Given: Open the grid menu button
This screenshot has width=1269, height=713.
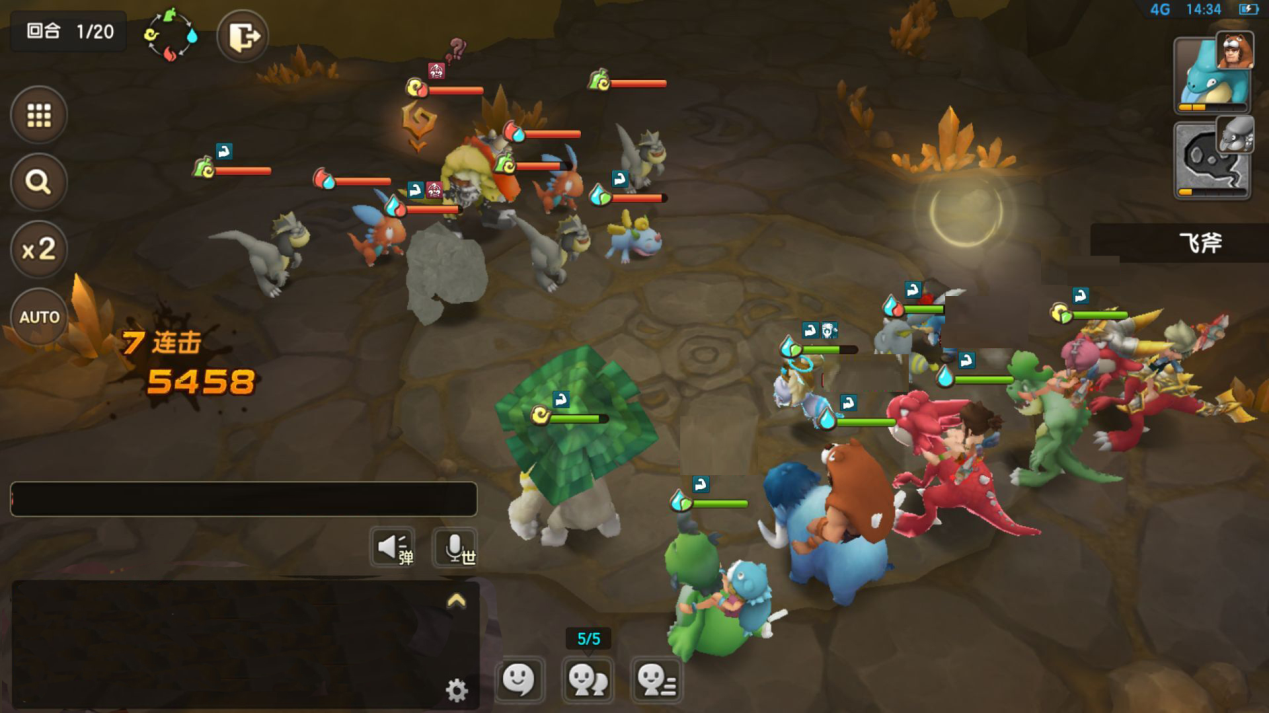Looking at the screenshot, I should (39, 116).
